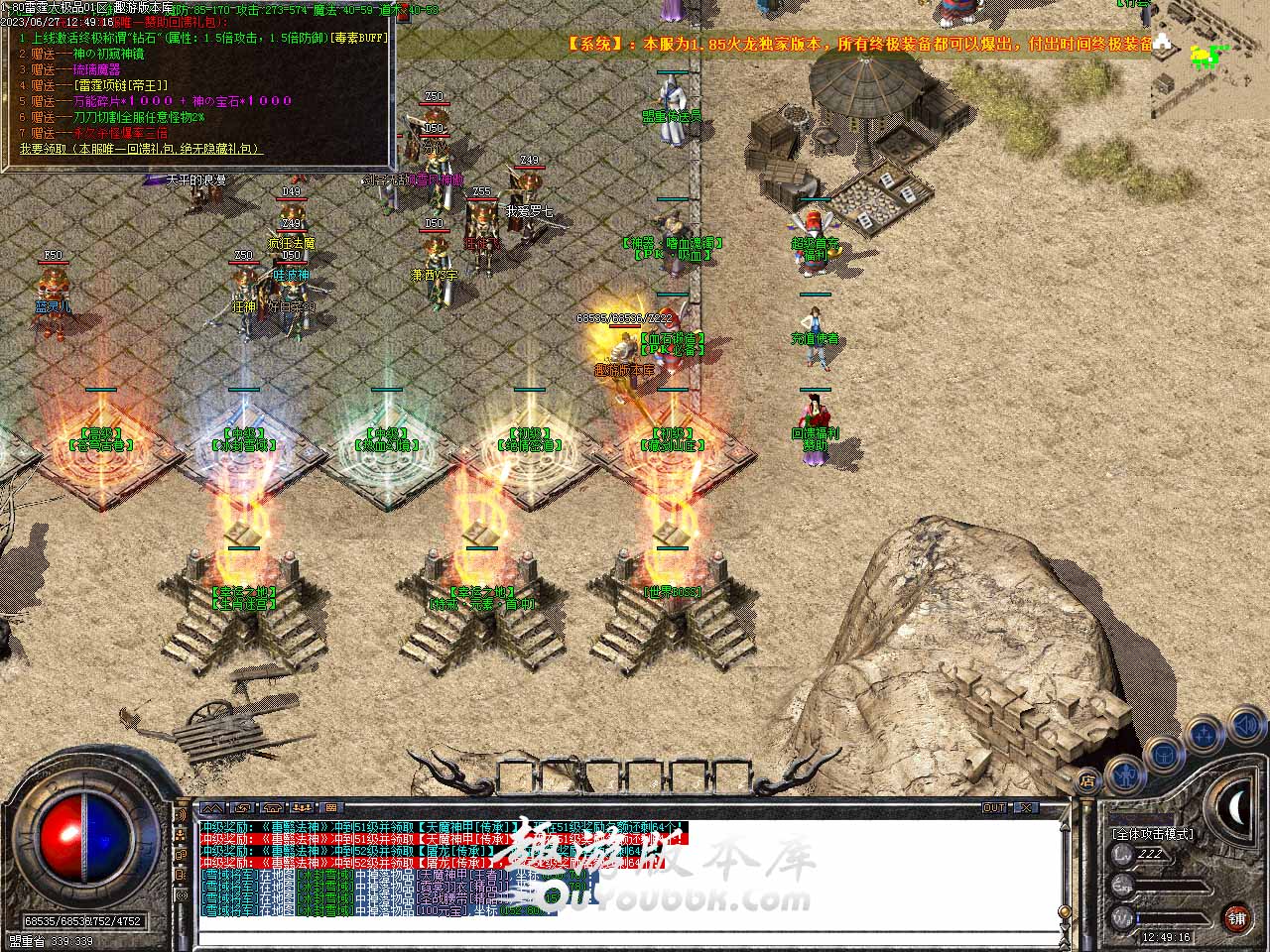Close the game with the X button
The height and width of the screenshot is (952, 1270).
(1025, 808)
